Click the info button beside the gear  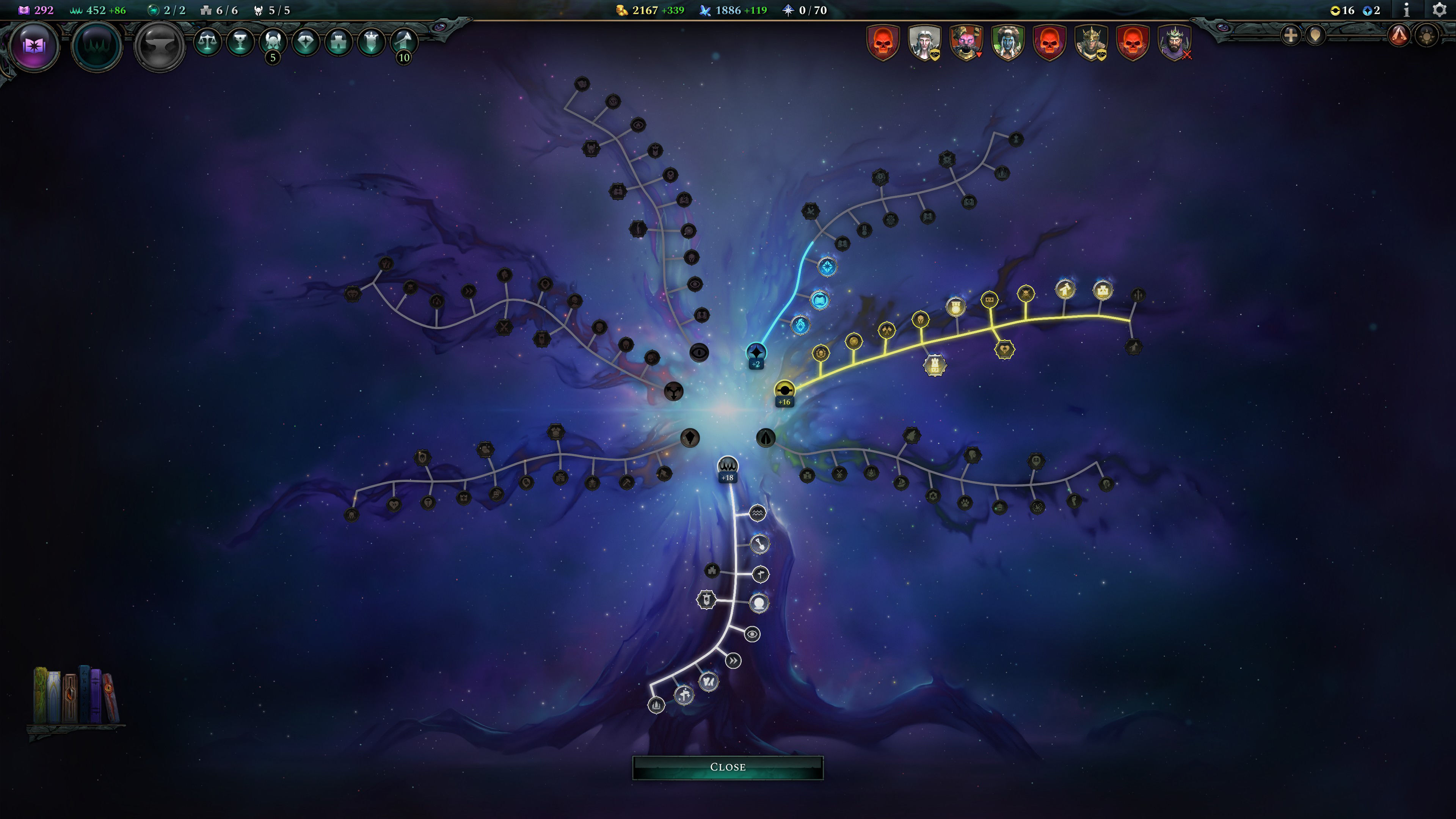coord(1407,9)
